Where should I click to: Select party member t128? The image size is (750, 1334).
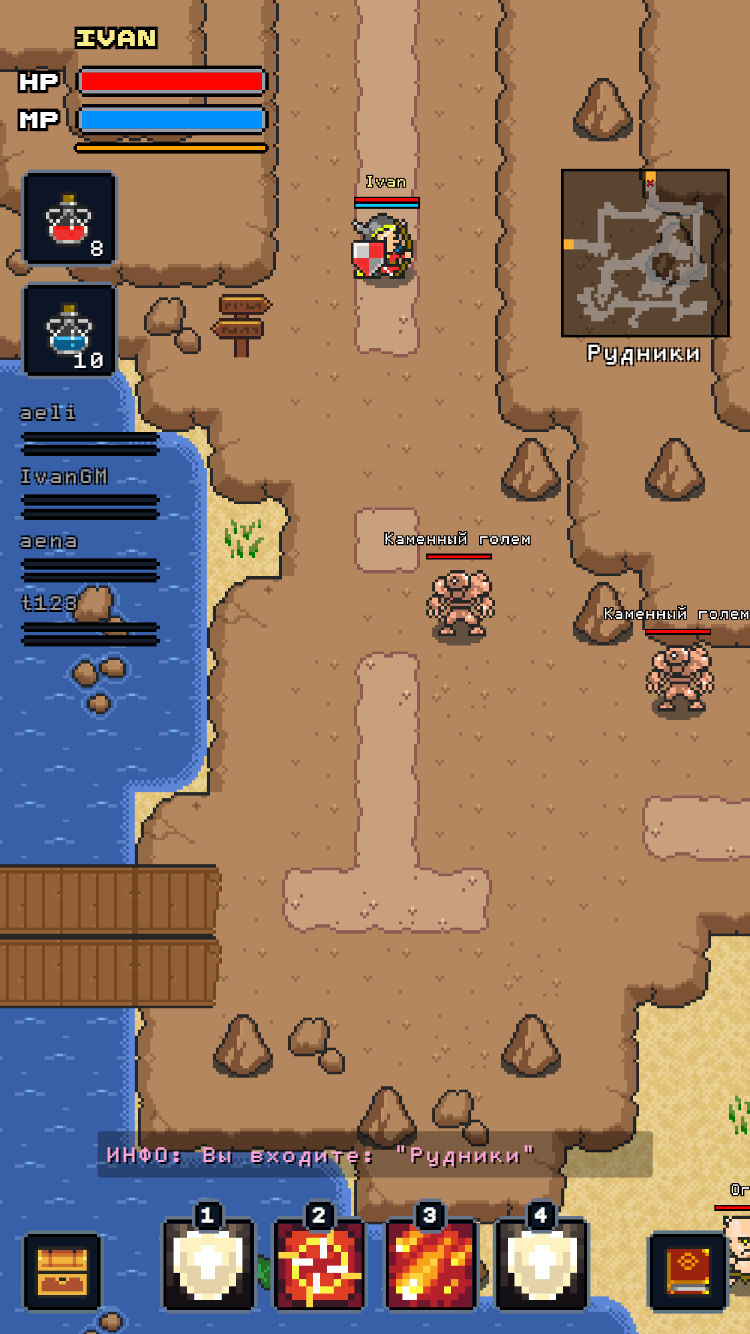88,620
